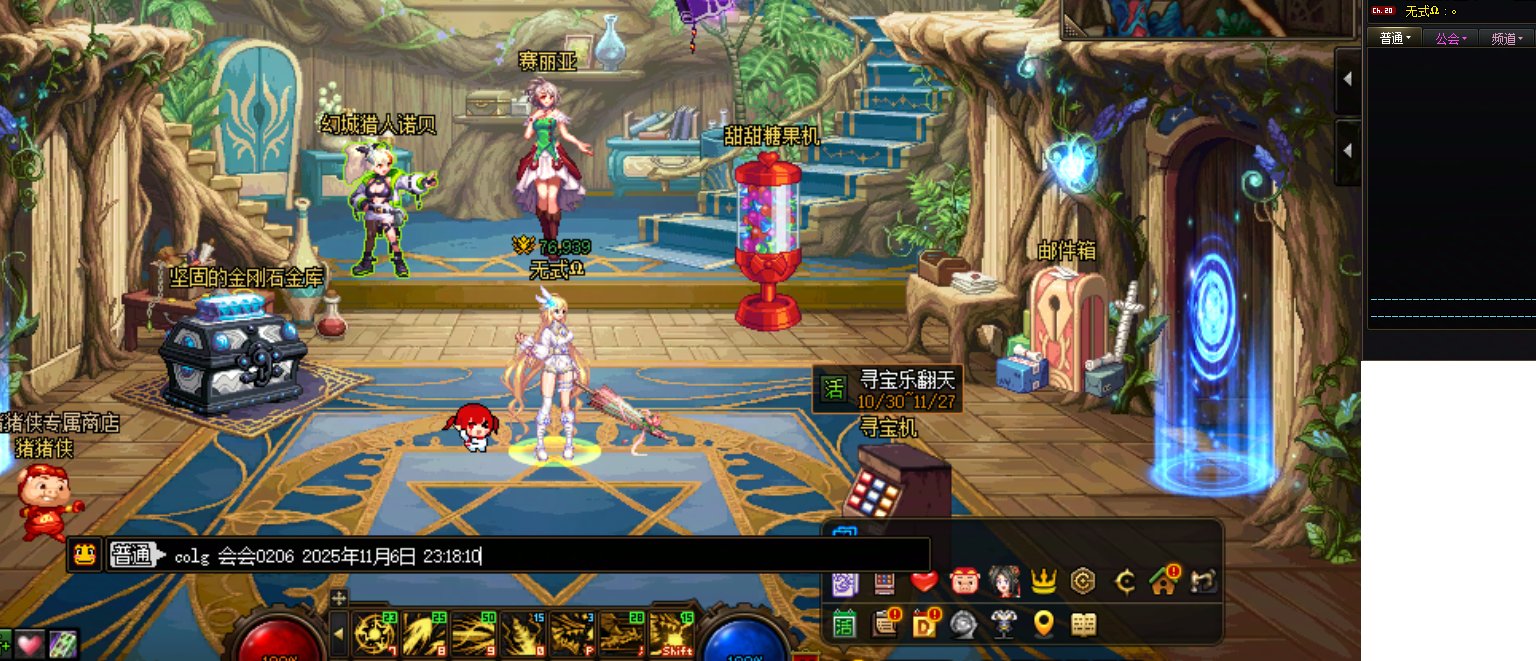Open the house icon with alert badge
Image resolution: width=1536 pixels, height=661 pixels.
coord(1163,580)
